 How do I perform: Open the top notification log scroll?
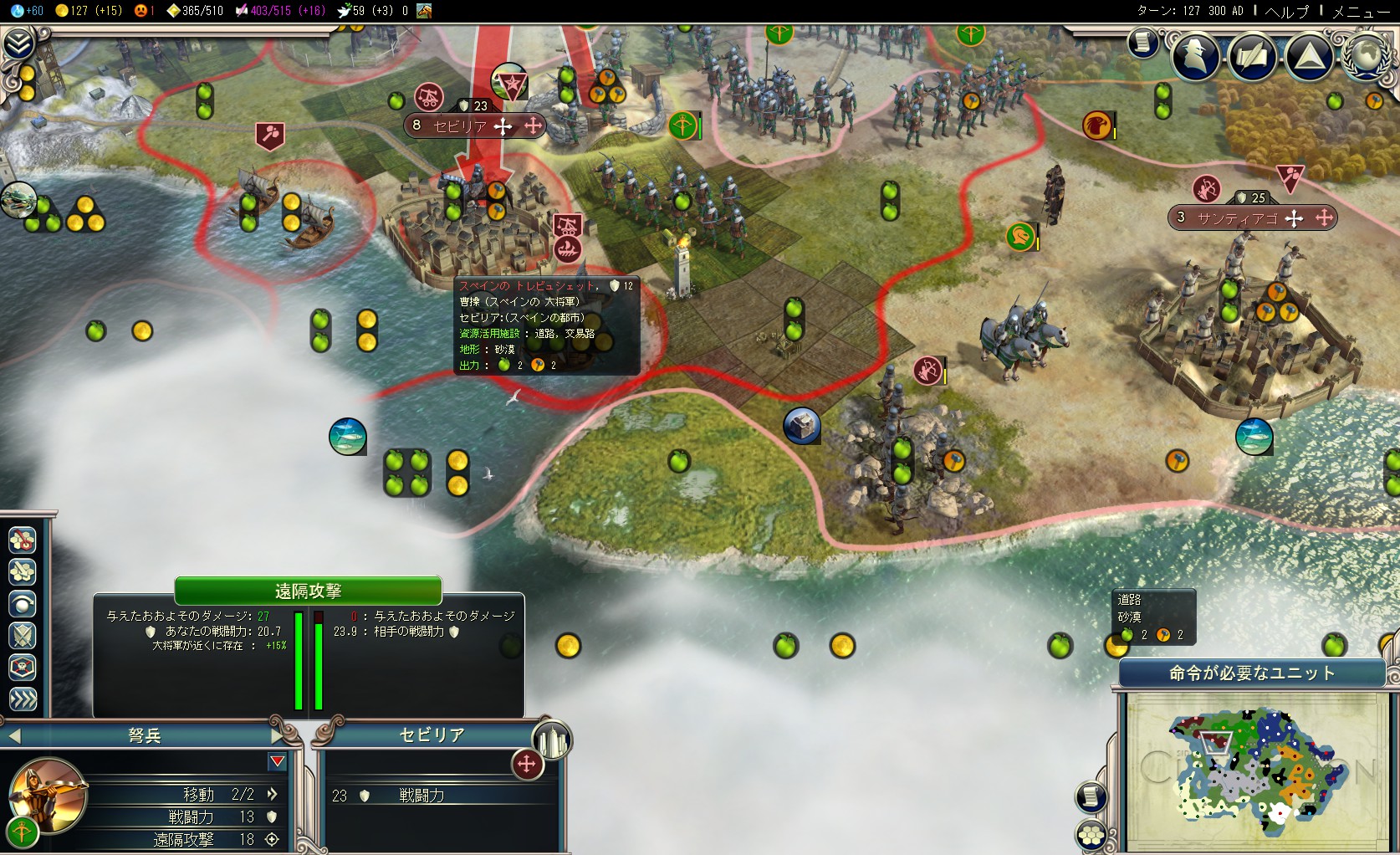[x=1142, y=42]
